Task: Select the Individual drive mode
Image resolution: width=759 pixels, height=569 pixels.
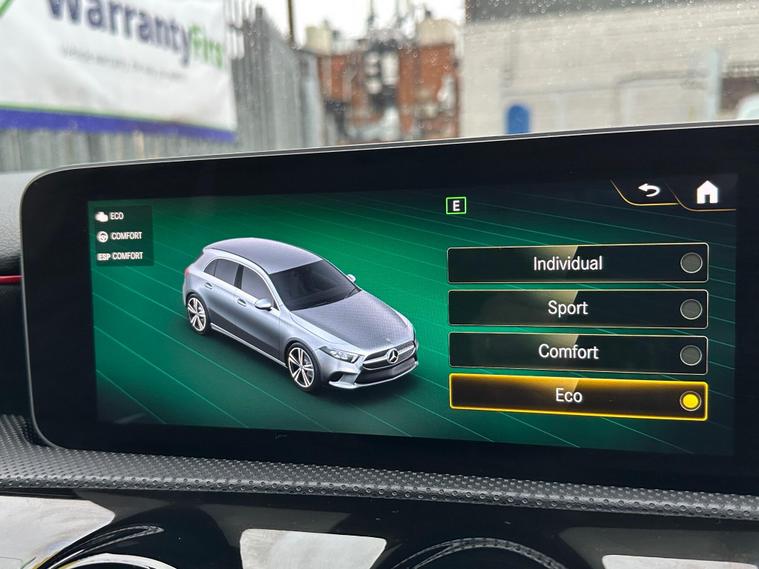Action: click(x=577, y=264)
